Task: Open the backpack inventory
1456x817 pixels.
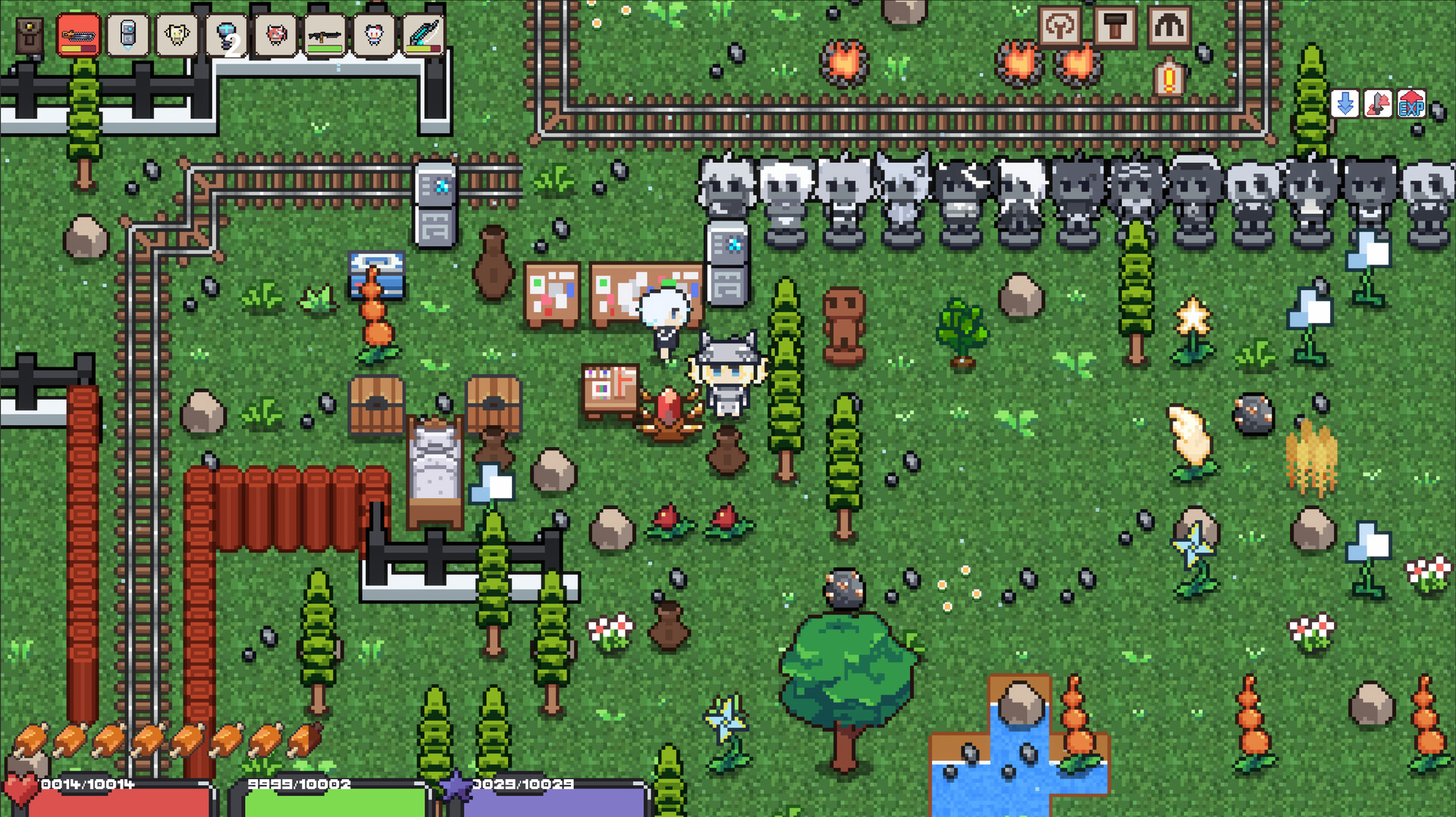Action: [29, 36]
